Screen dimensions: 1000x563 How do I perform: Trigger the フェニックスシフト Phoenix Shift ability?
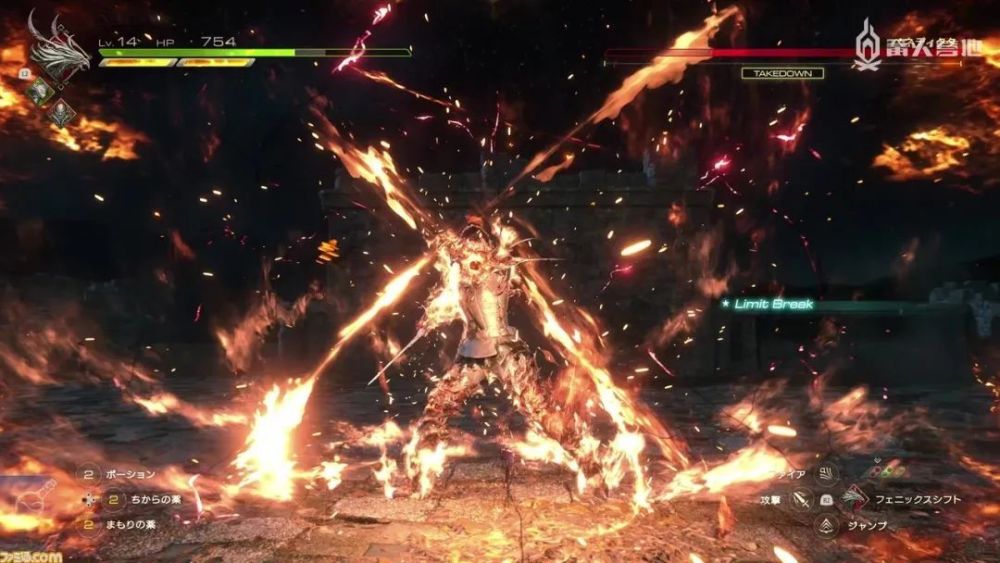click(853, 497)
